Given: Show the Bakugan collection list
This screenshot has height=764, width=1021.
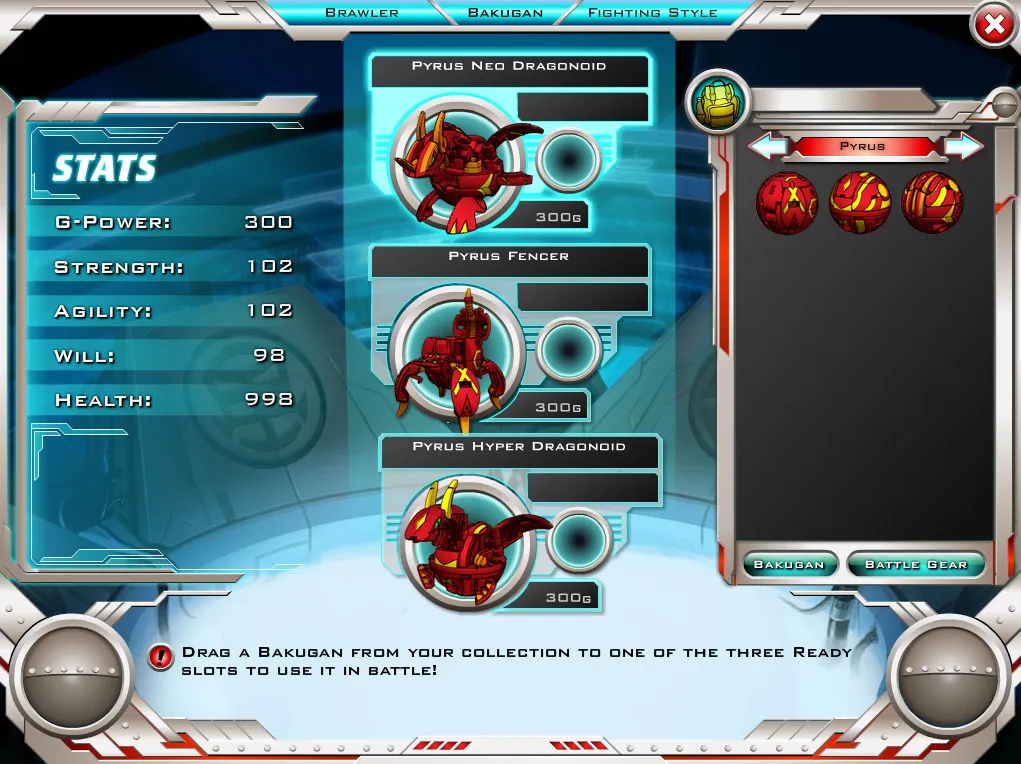Looking at the screenshot, I should pyautogui.click(x=789, y=565).
